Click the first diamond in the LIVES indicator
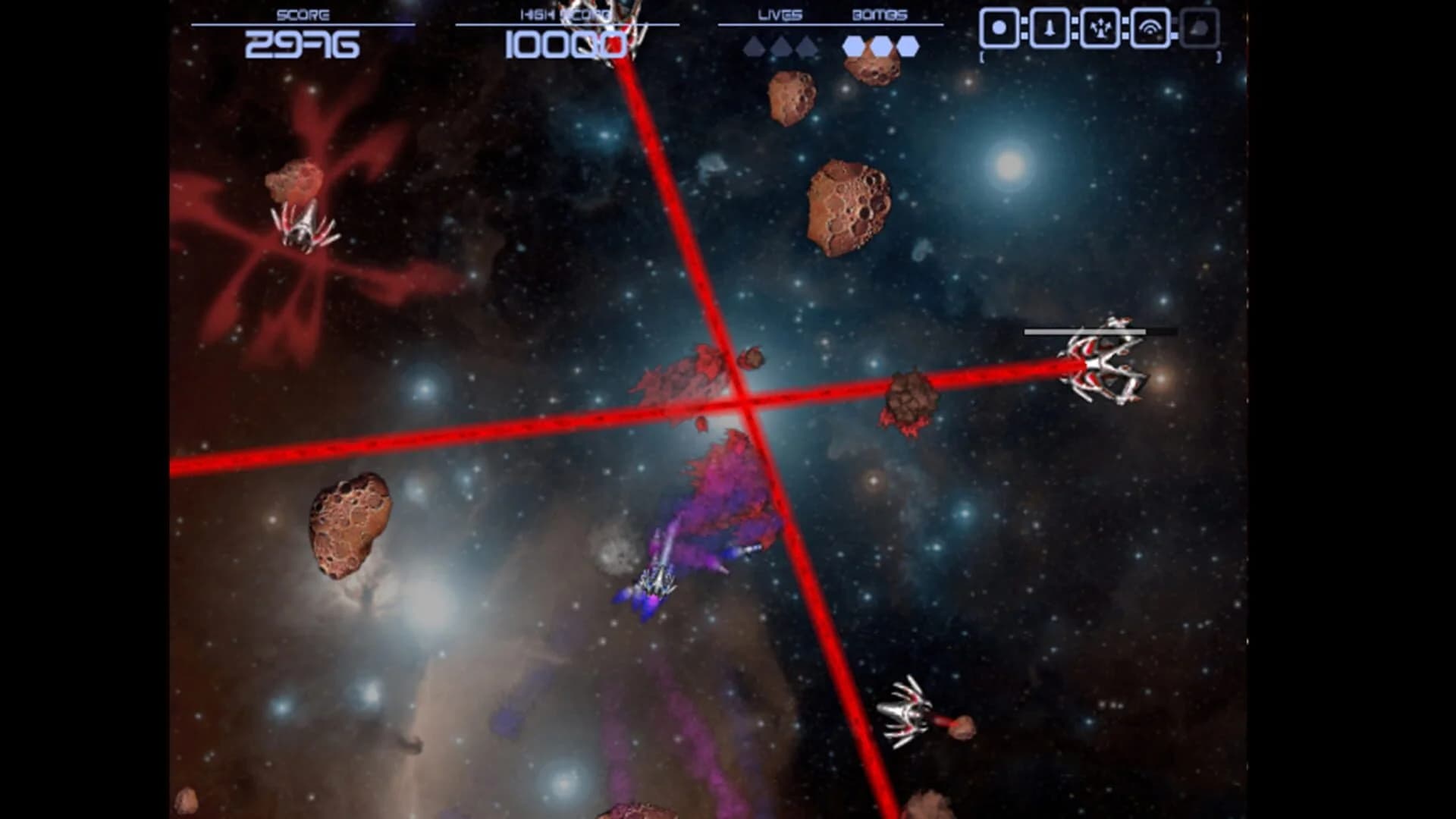1456x819 pixels. coord(755,46)
